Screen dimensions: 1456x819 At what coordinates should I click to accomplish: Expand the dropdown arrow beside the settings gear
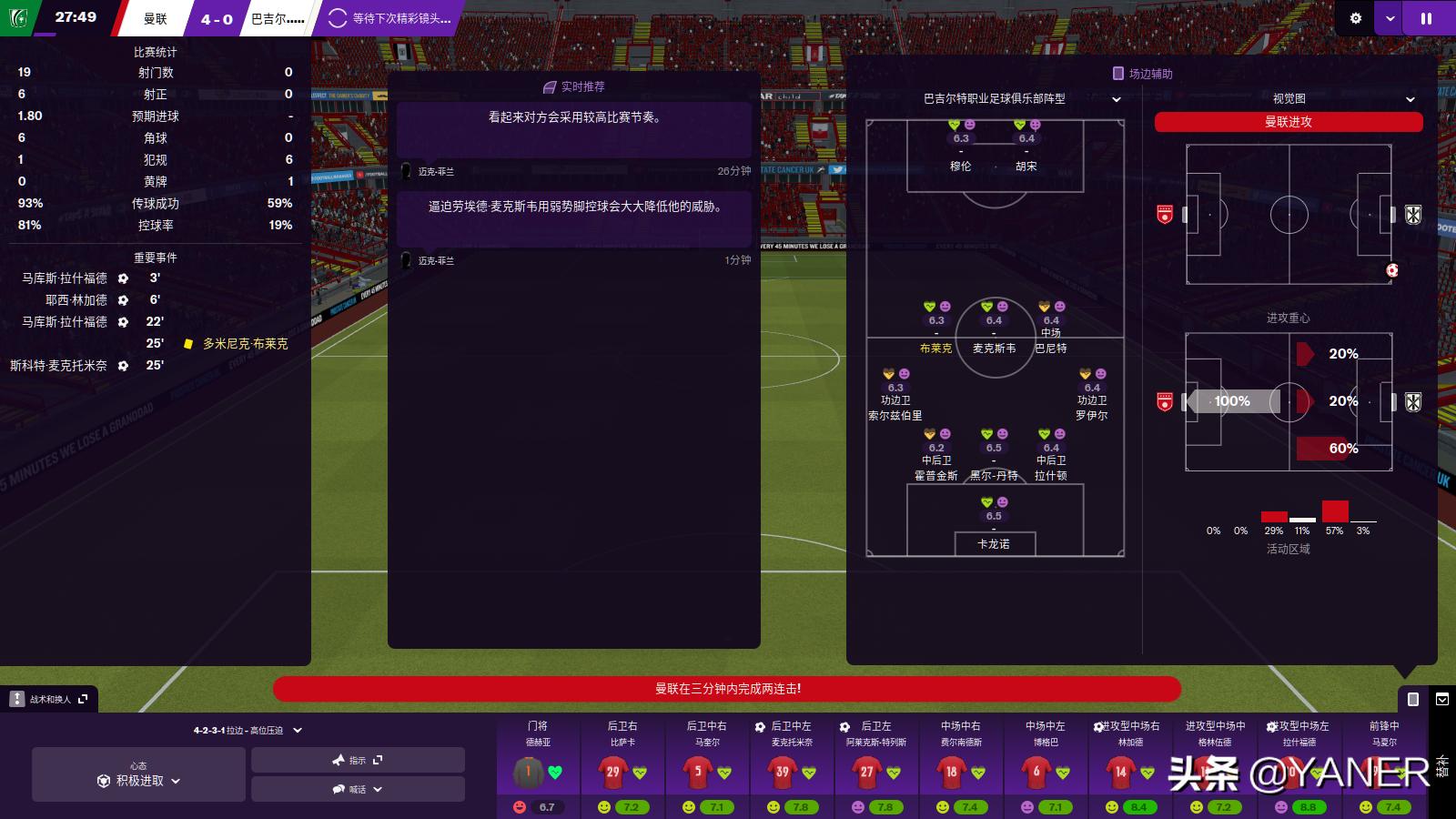point(1390,18)
